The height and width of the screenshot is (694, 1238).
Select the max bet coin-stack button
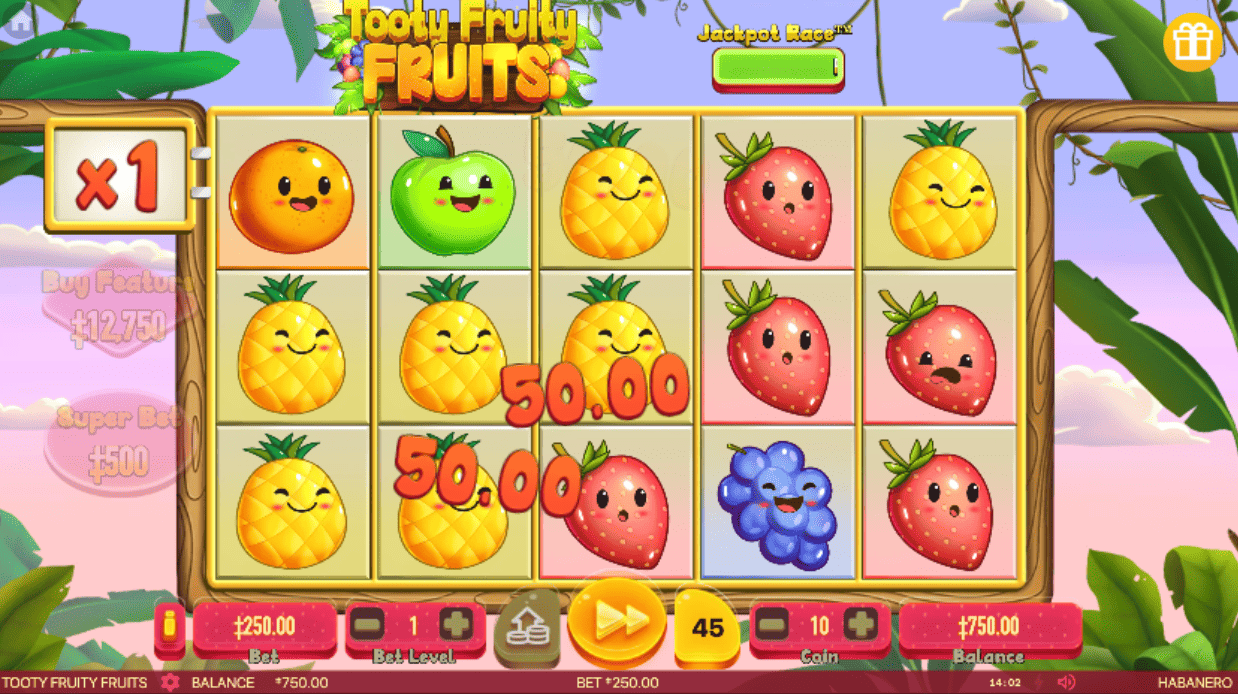tap(526, 626)
